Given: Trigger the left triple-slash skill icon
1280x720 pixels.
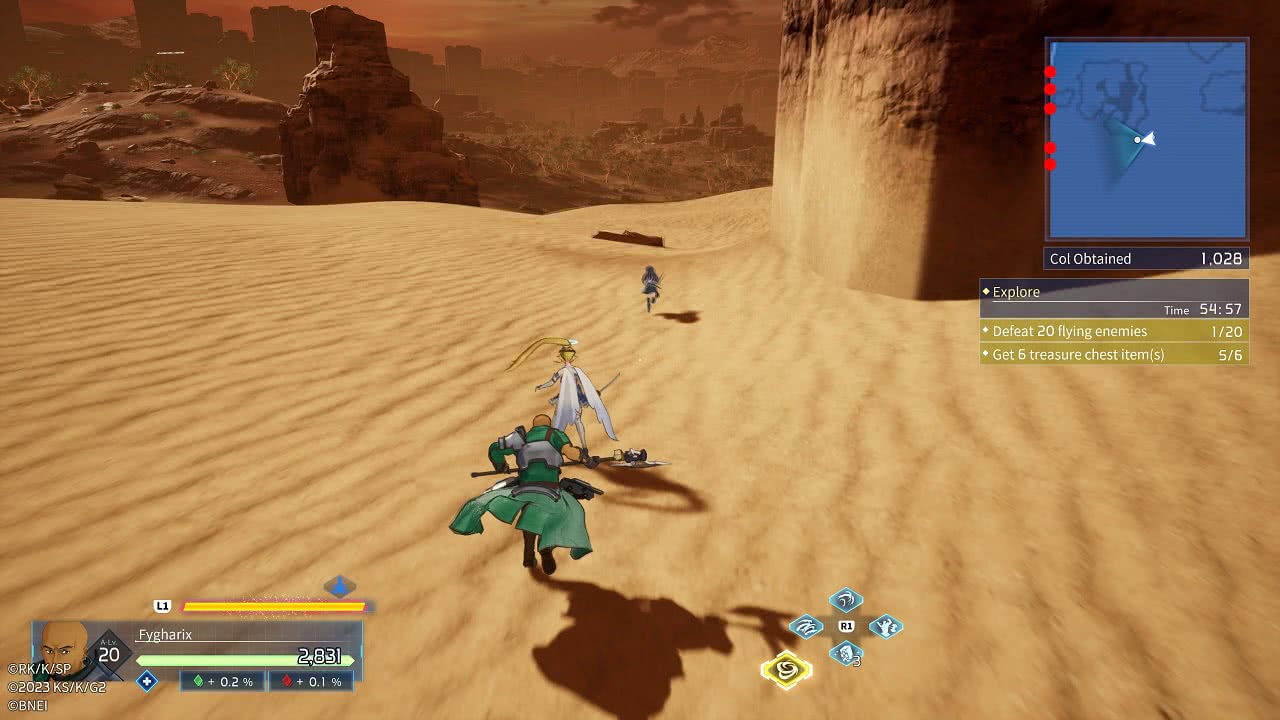Looking at the screenshot, I should coord(807,627).
